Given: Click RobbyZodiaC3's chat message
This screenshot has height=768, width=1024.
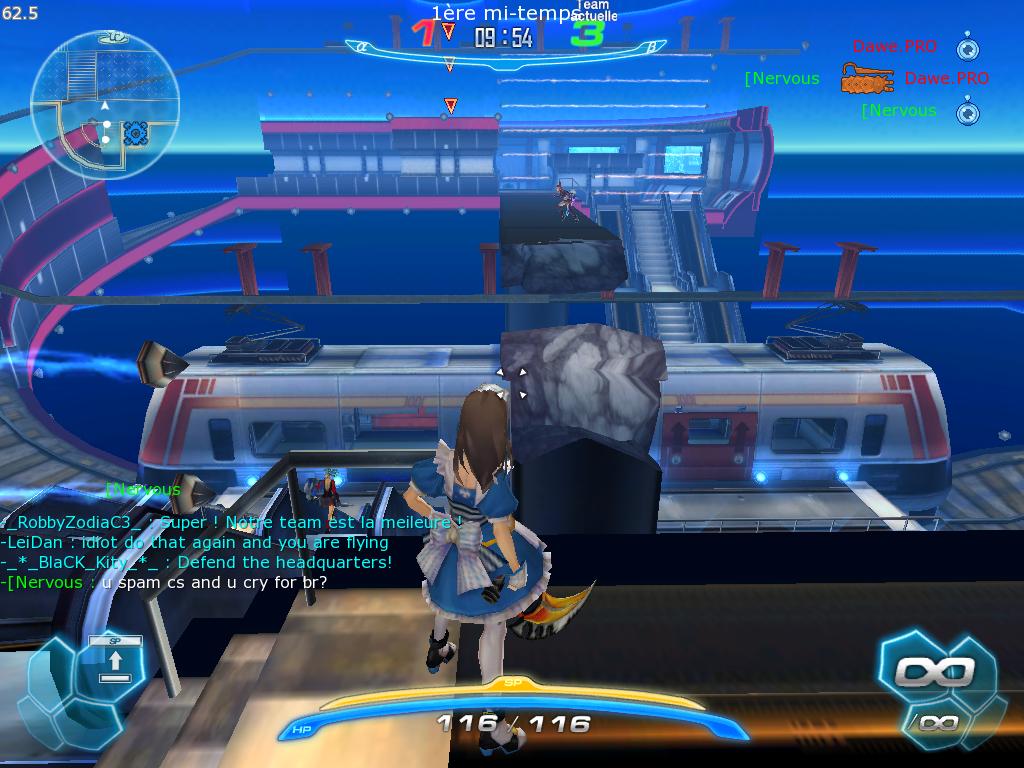Looking at the screenshot, I should click(232, 522).
